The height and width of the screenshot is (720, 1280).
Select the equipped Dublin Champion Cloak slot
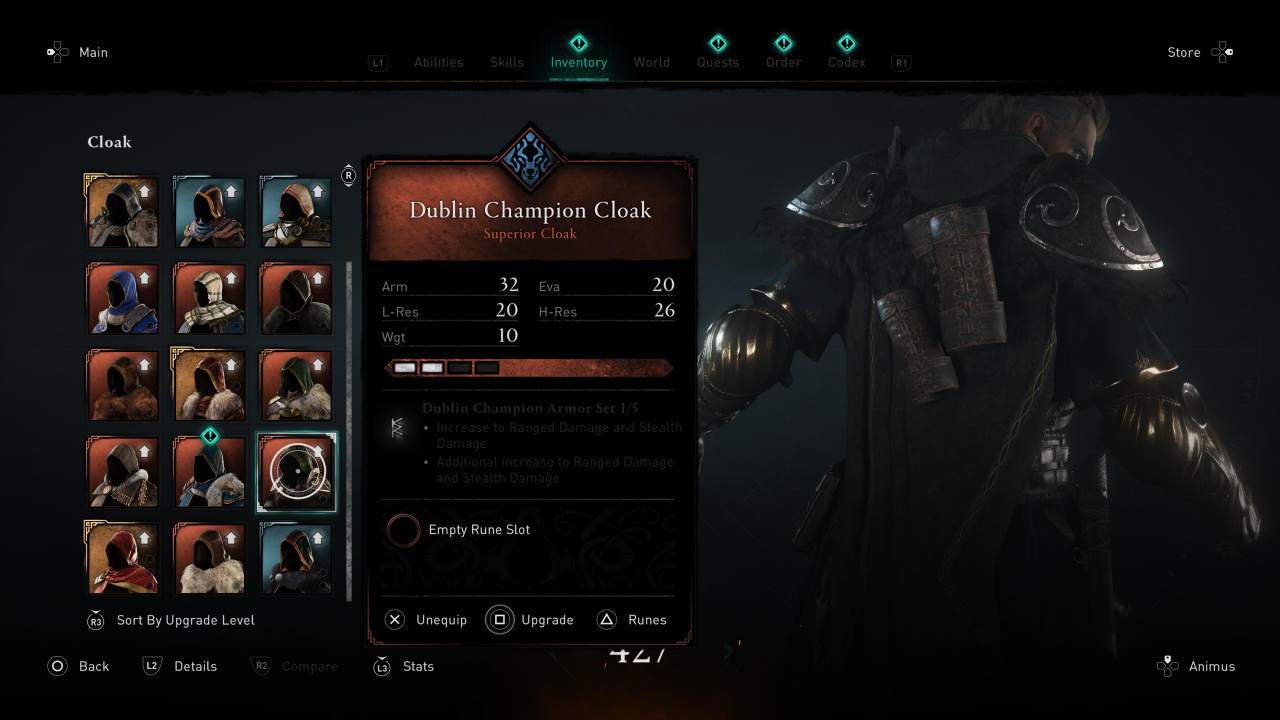(297, 471)
